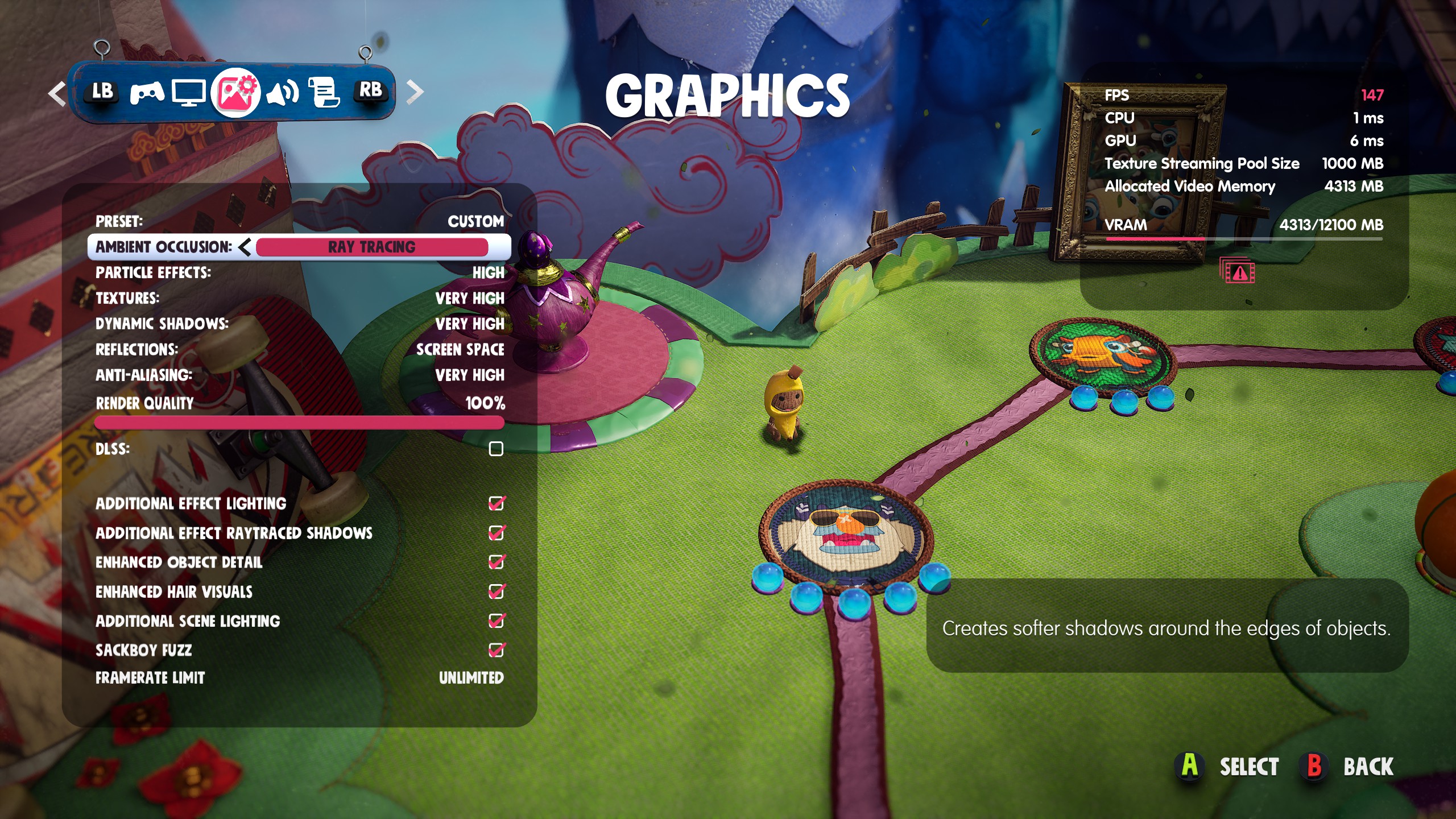Switch to the audio speaker tab
The image size is (1456, 819).
tap(282, 92)
